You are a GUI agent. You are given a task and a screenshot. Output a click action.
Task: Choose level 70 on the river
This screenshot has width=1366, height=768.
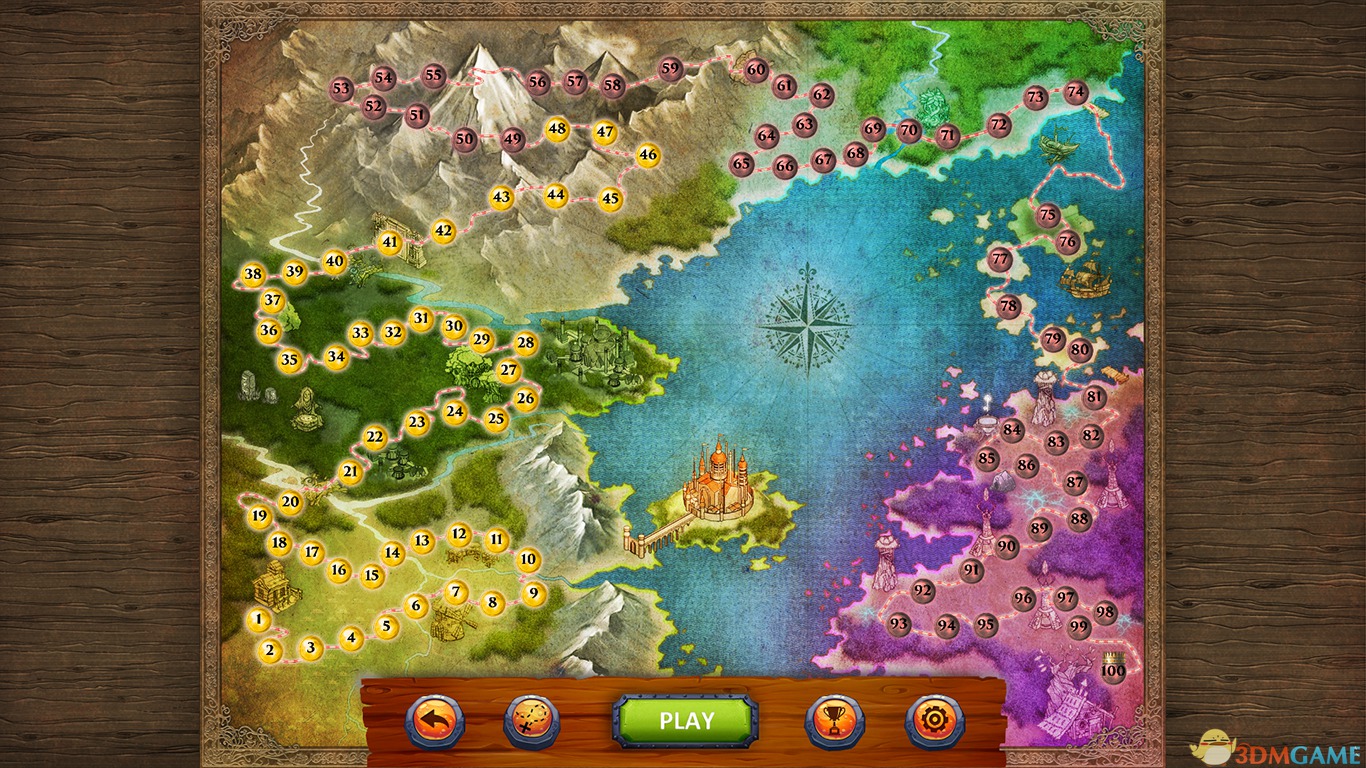[x=908, y=130]
